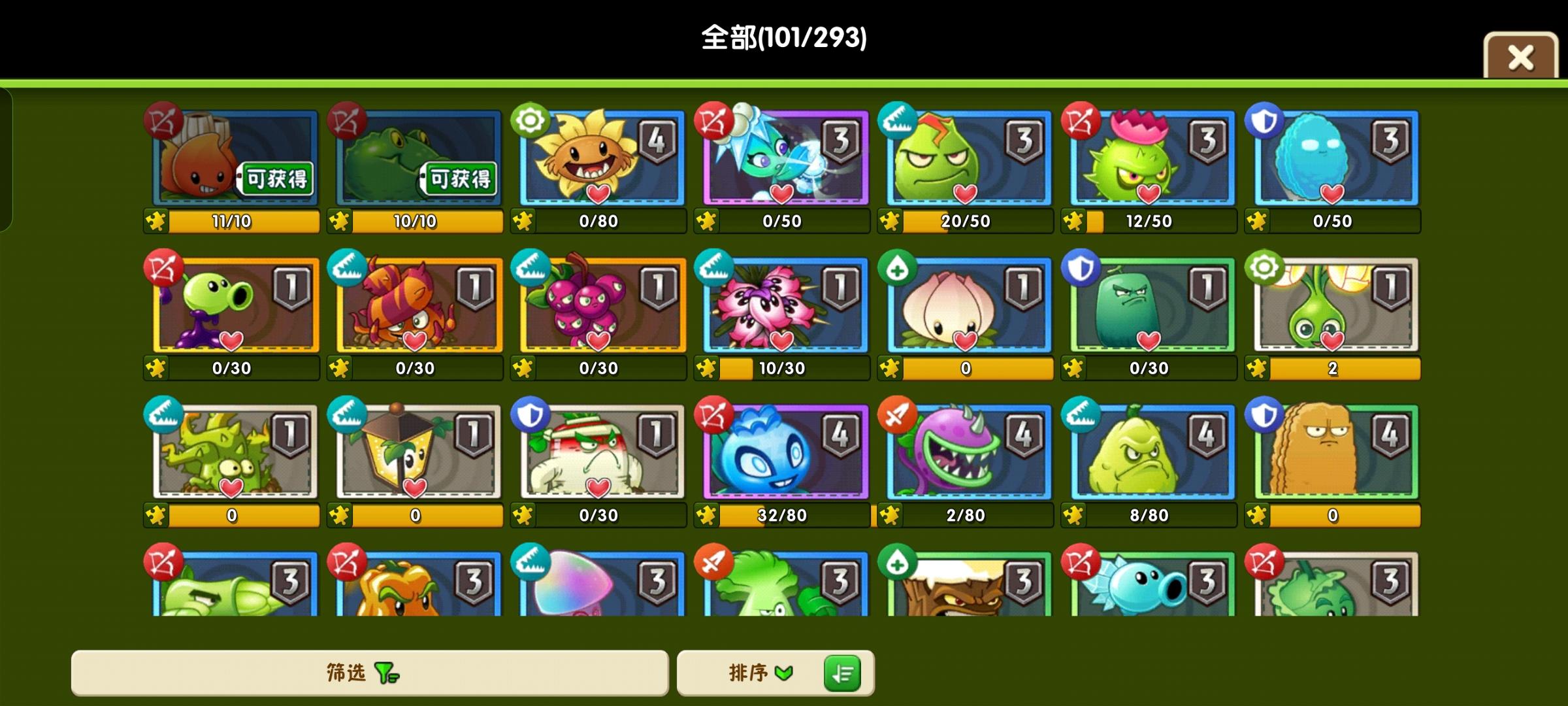
Task: Close the plant collection screen
Action: 1520,58
